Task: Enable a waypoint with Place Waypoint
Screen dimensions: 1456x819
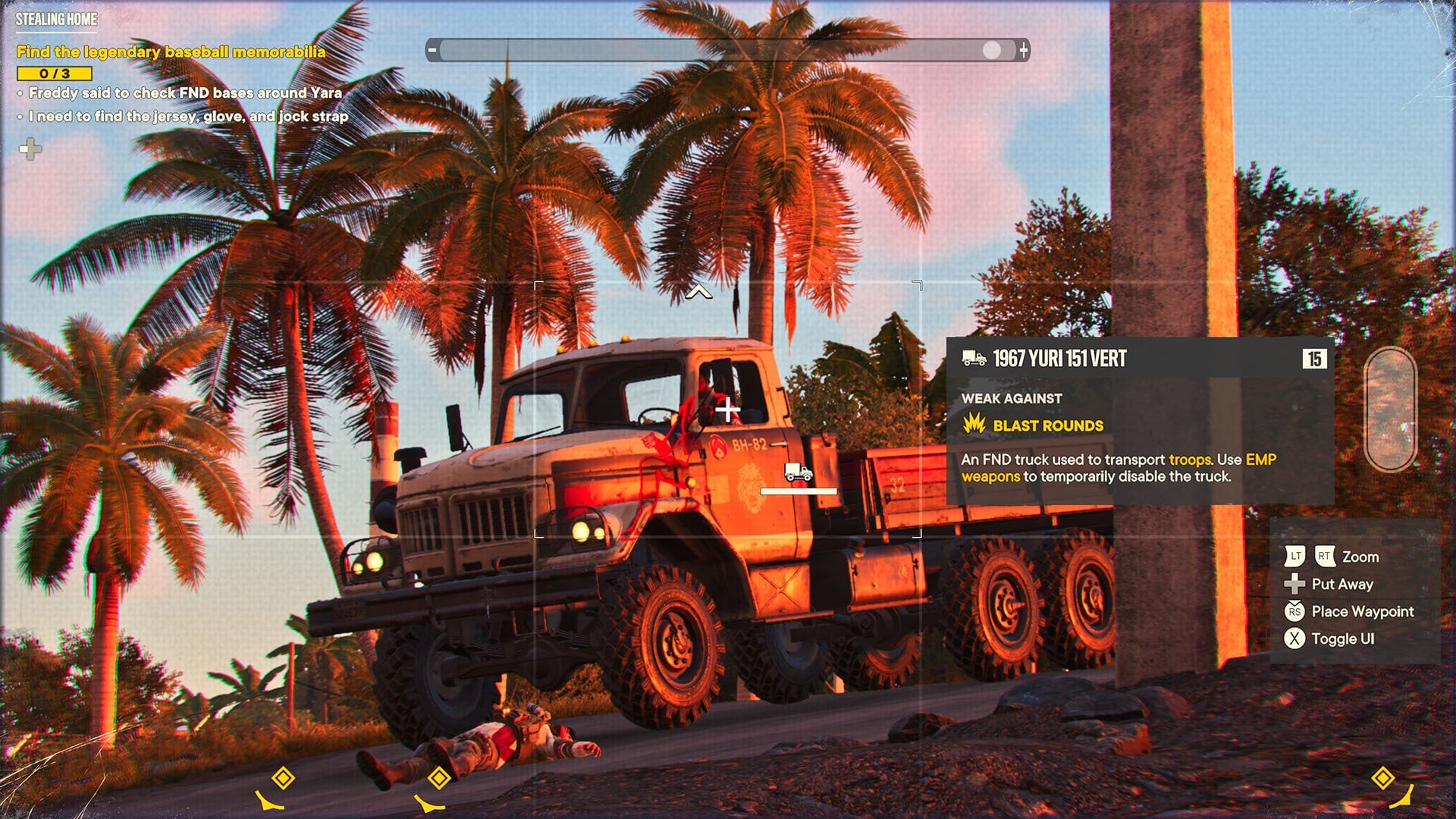Action: coord(1363,611)
